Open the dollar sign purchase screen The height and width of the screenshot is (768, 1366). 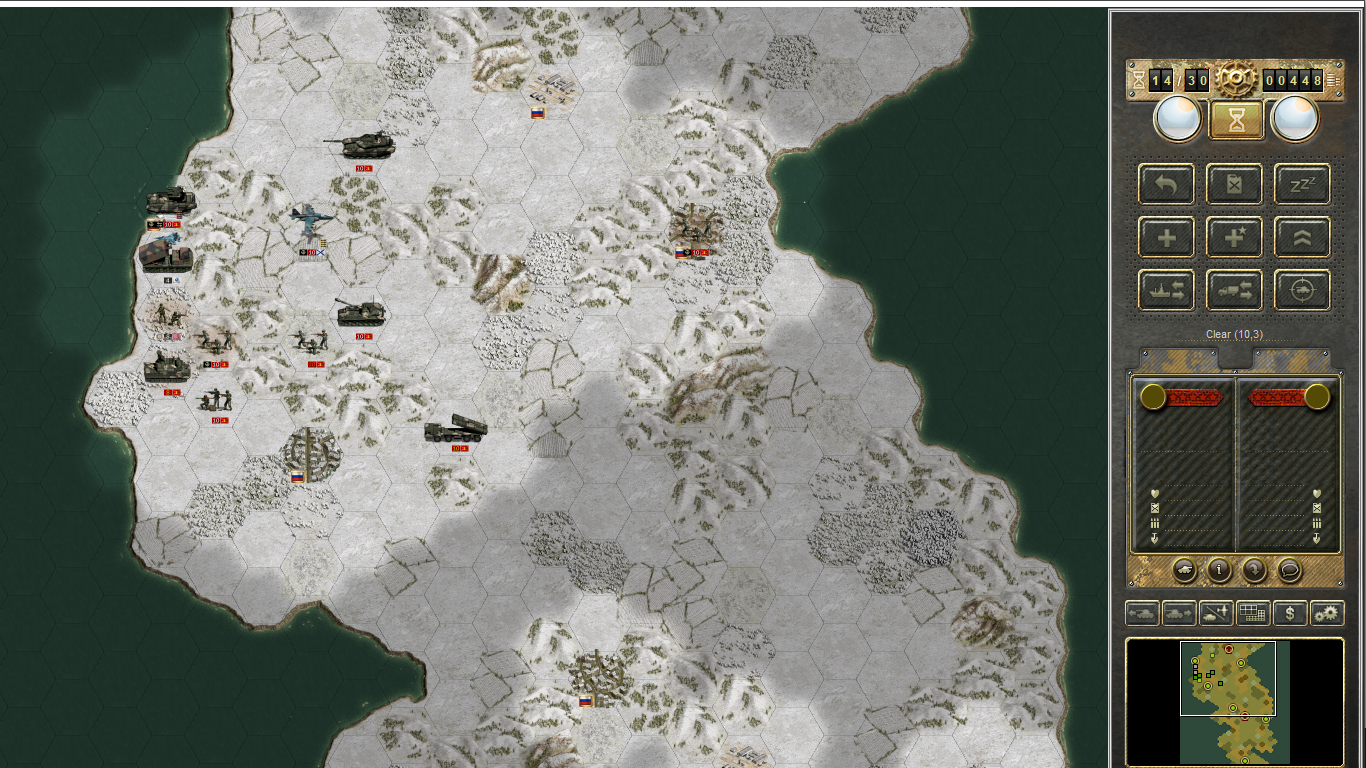1290,613
